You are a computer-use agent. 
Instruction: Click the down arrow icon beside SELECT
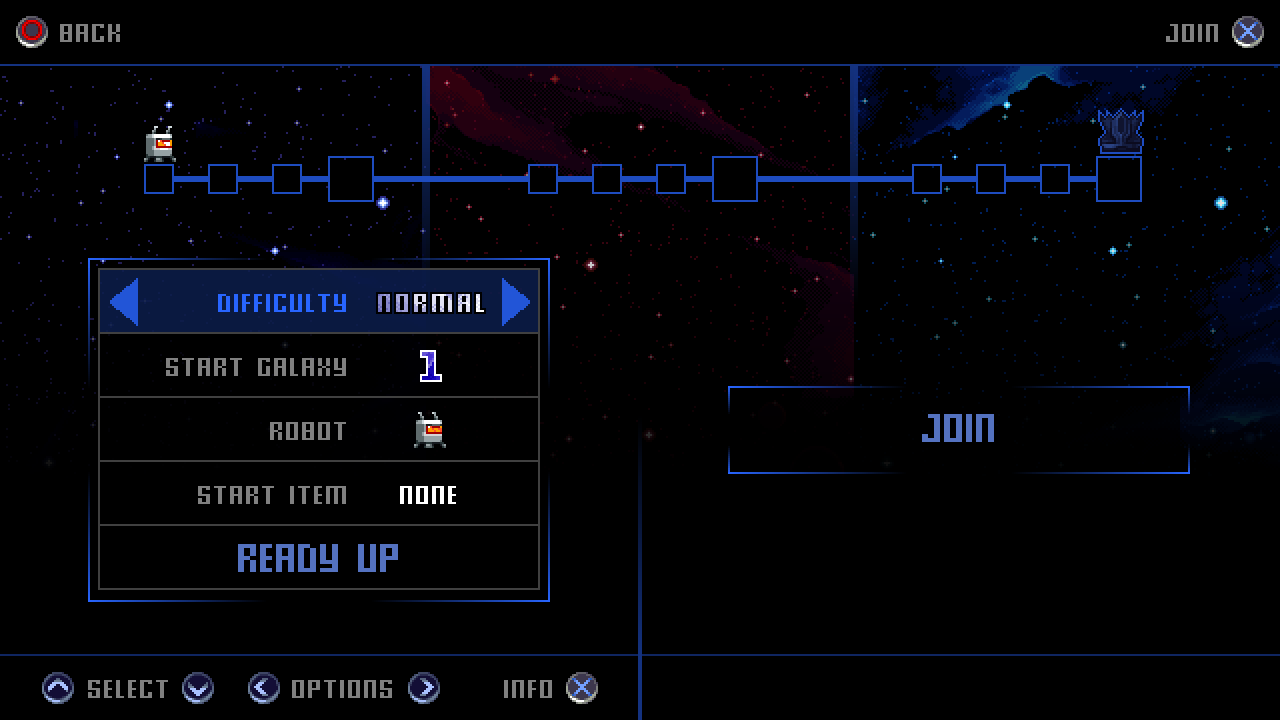(x=198, y=688)
